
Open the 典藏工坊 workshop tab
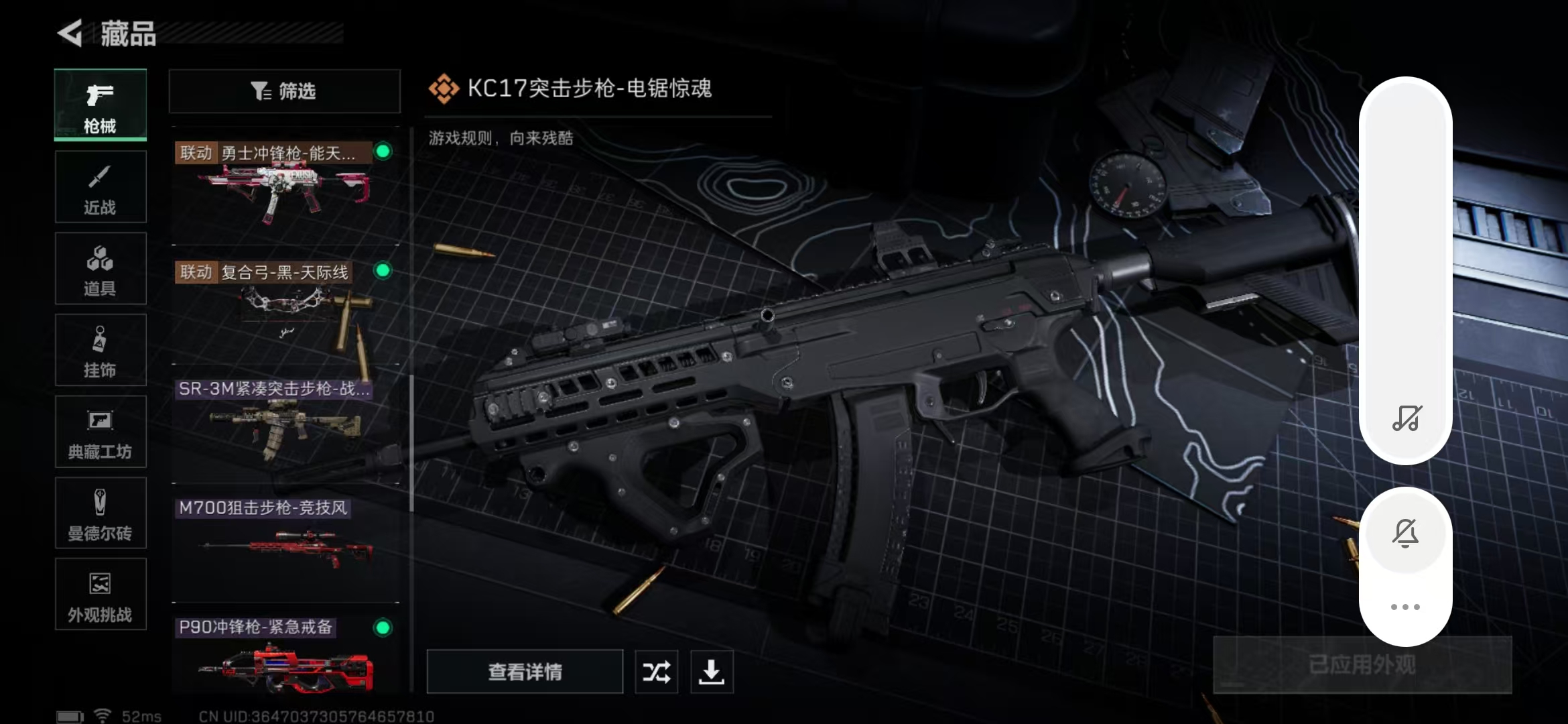click(x=101, y=432)
